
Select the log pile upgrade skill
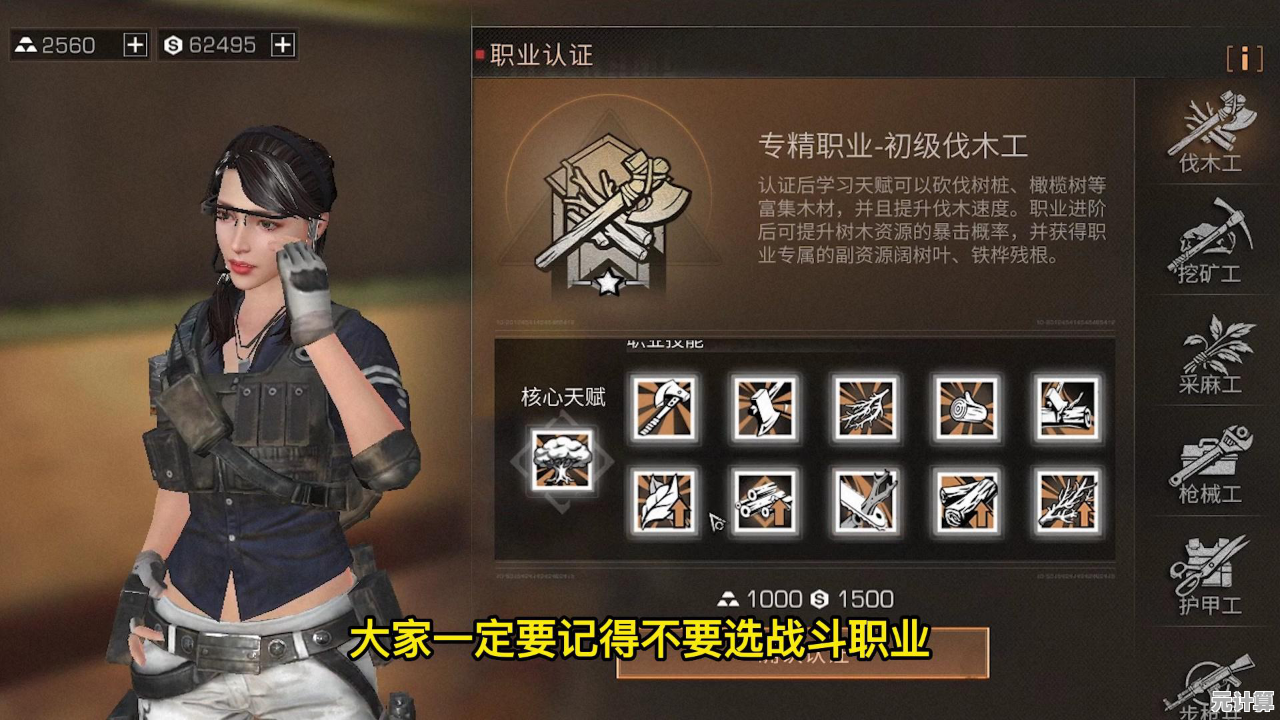click(966, 500)
